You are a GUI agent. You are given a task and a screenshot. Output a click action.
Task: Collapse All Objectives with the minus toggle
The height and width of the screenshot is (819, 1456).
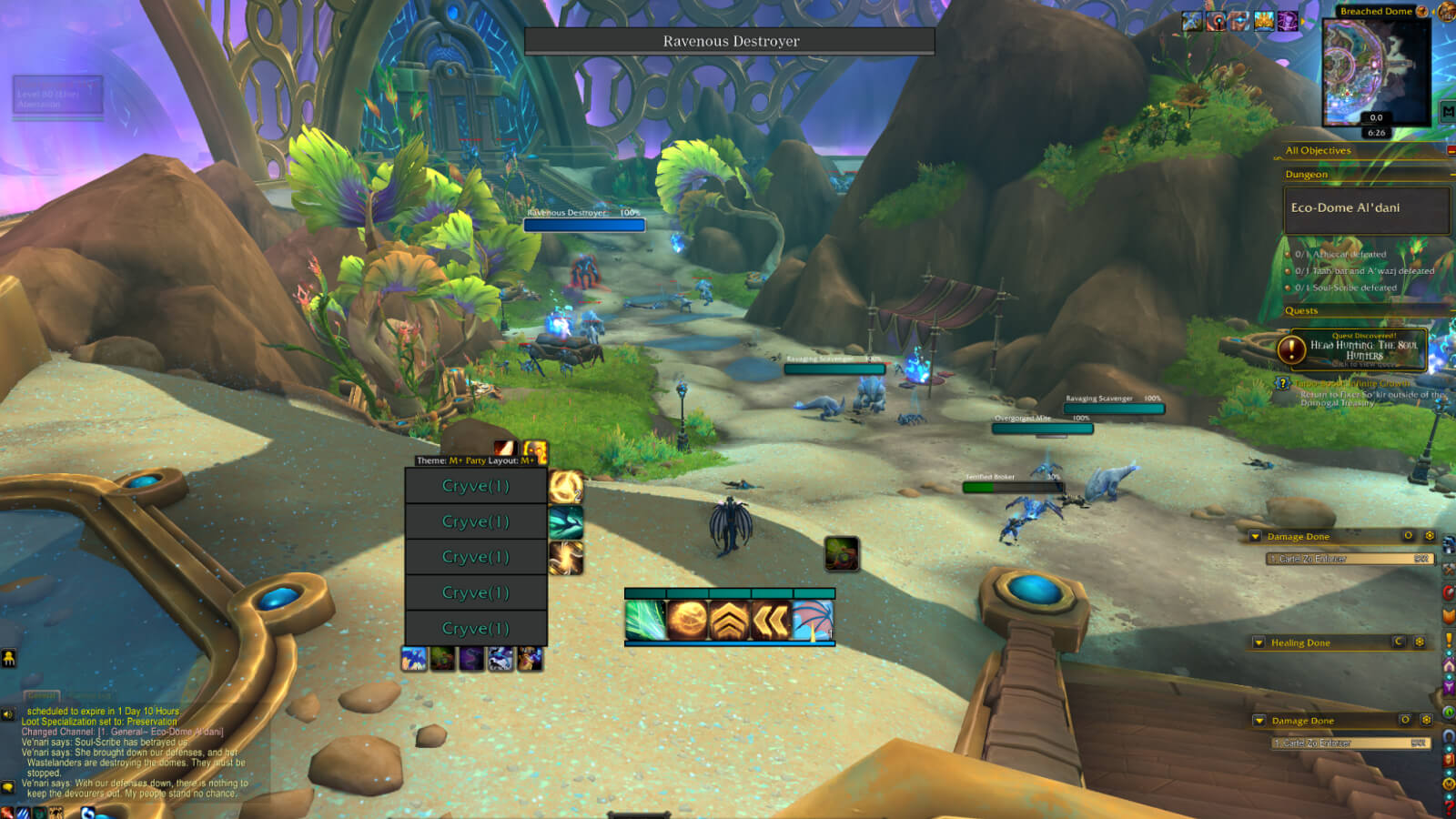point(1450,150)
